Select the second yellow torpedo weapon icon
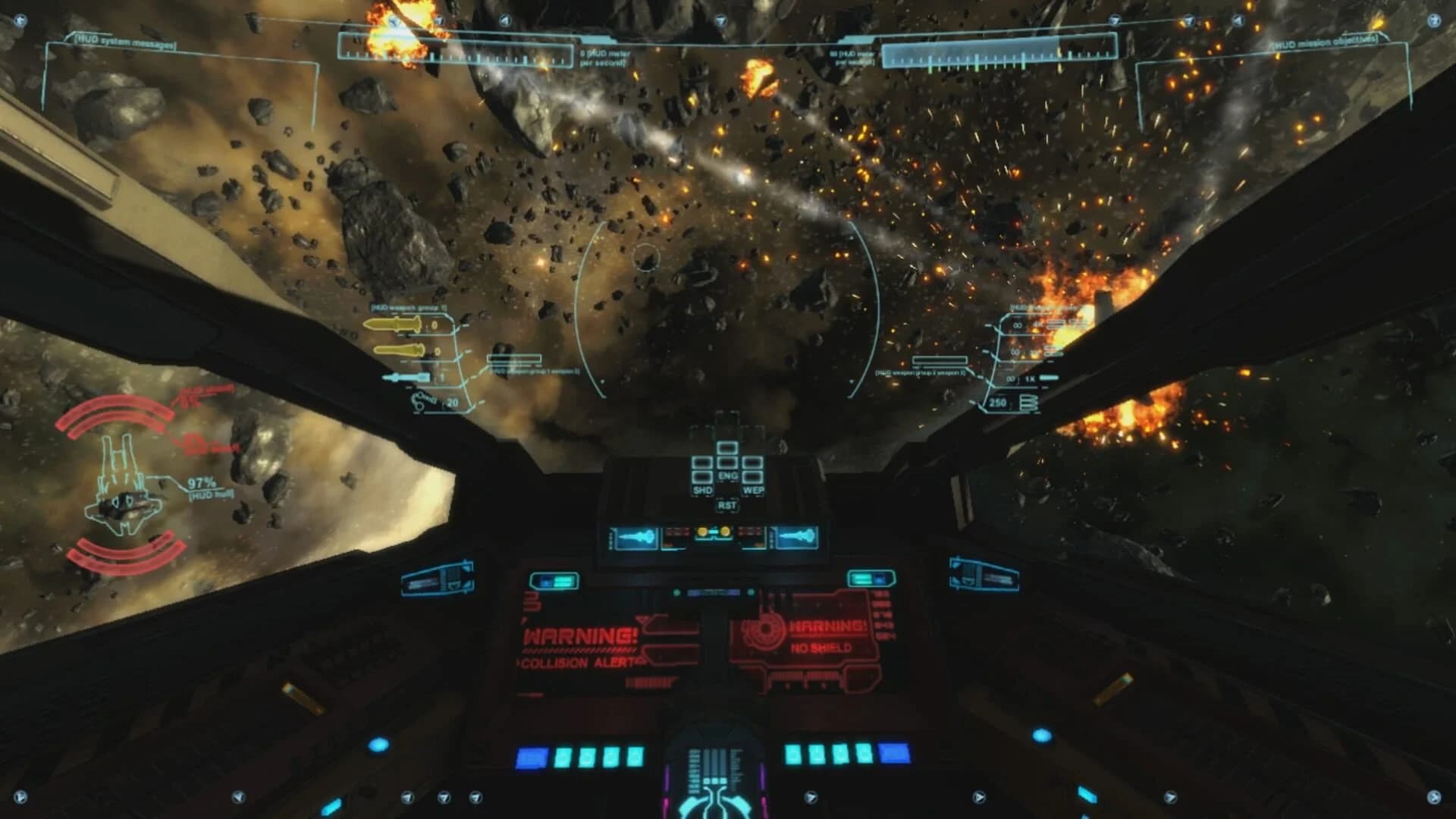Viewport: 1456px width, 819px height. (397, 351)
